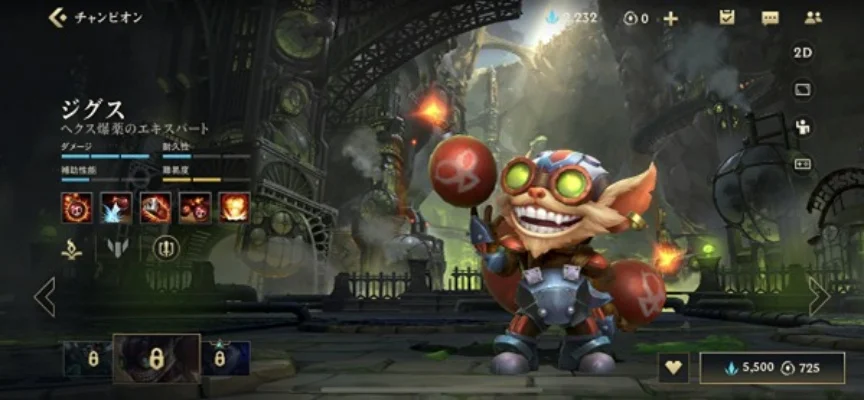
Task: Open the friends list icon
Action: click(812, 17)
